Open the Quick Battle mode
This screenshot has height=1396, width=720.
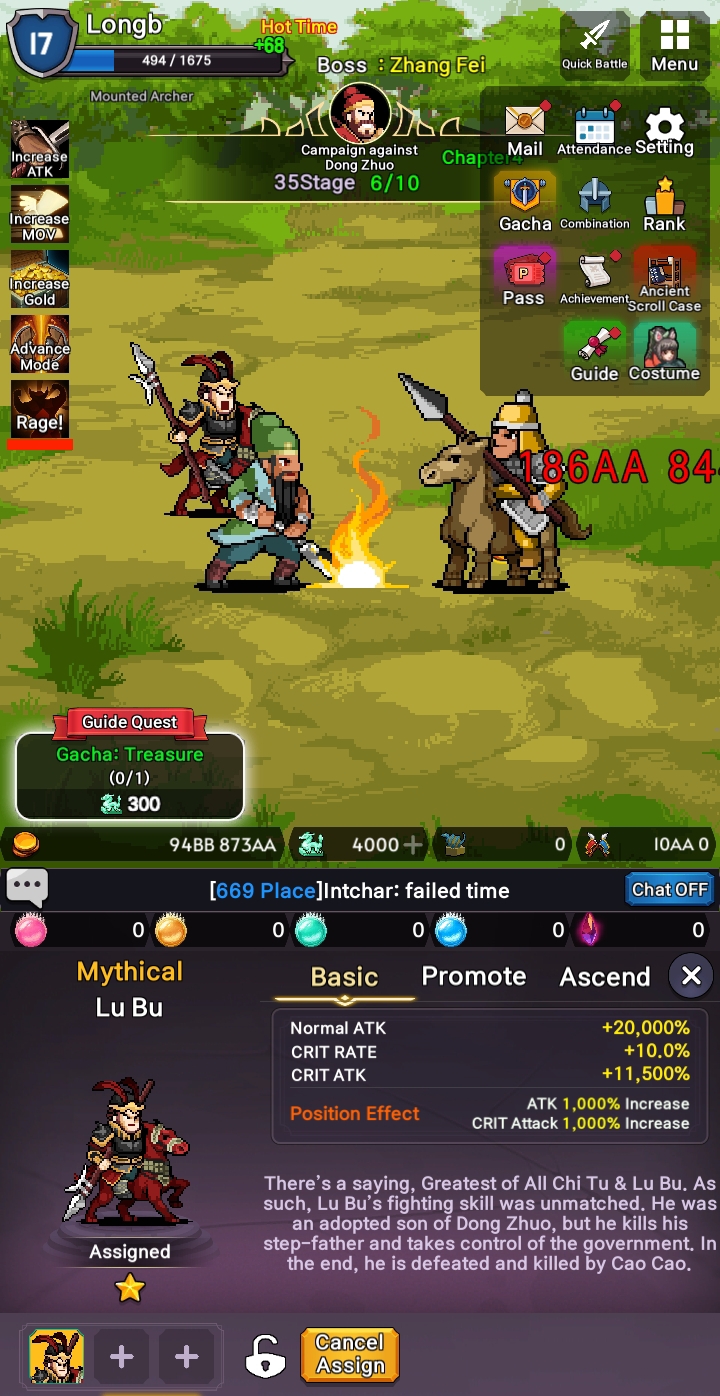(595, 45)
